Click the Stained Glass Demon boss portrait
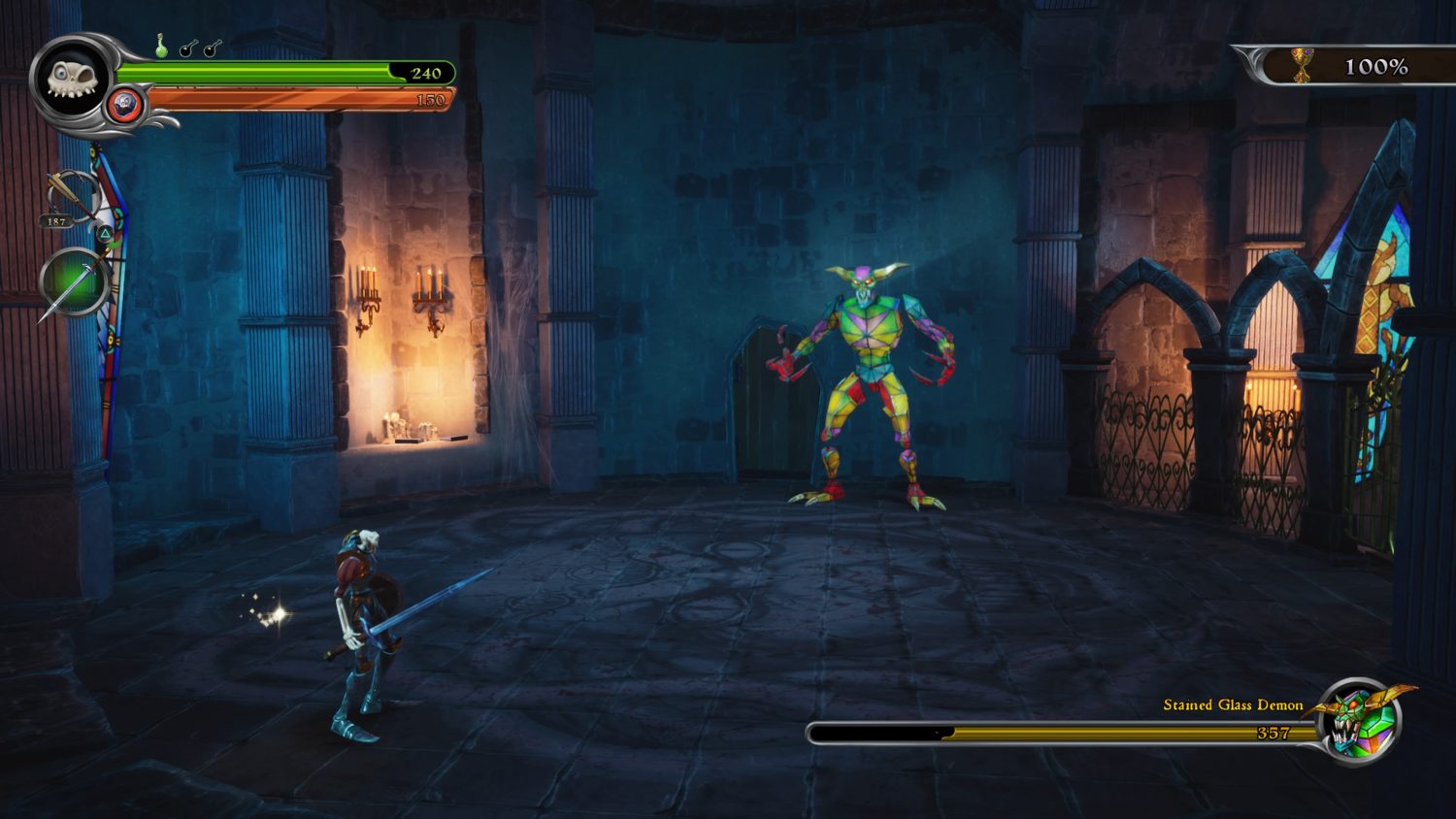Screen dimensions: 1456x819 [1361, 721]
